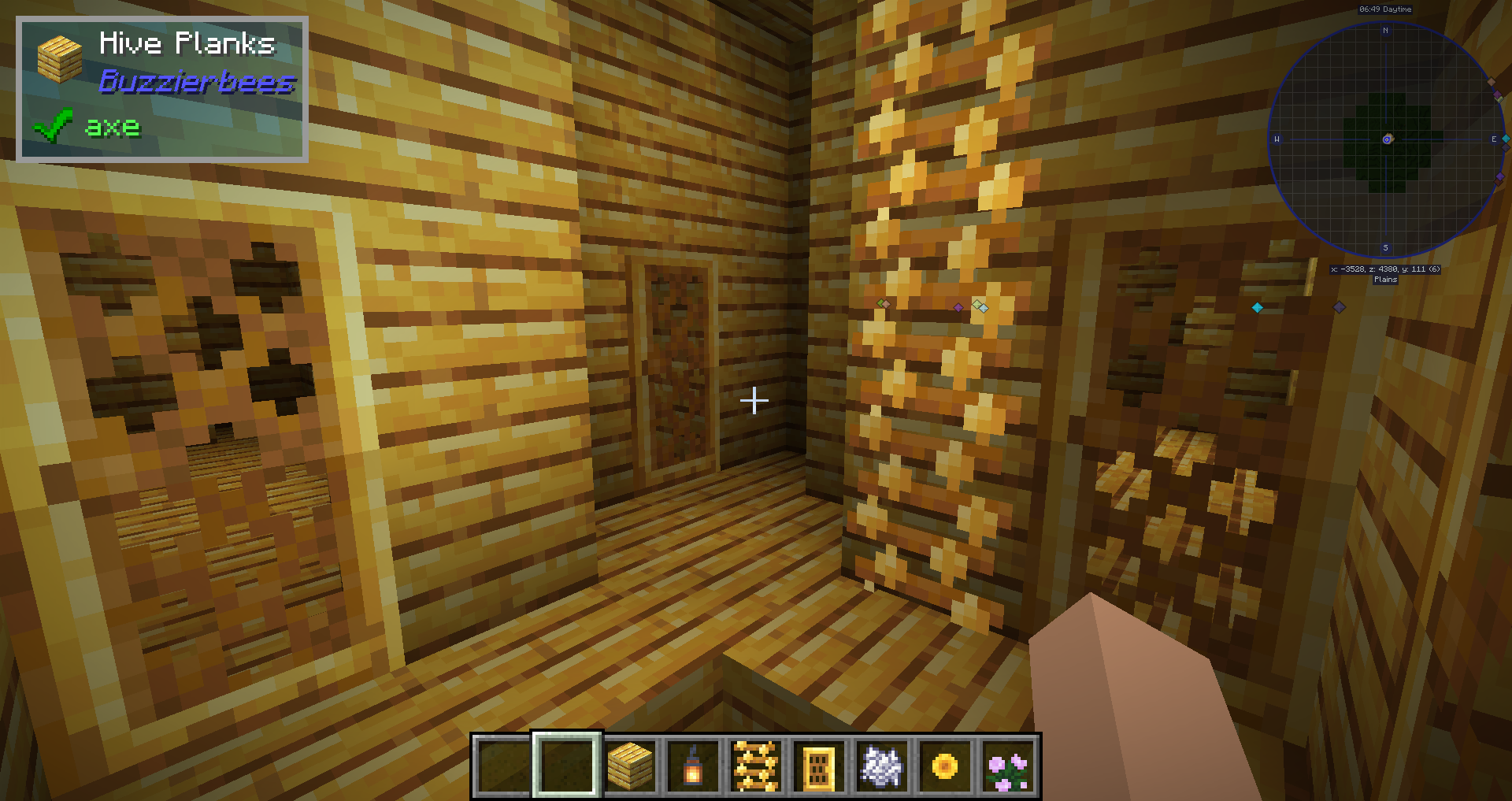1512x801 pixels.
Task: Click the circular minimap
Action: click(1386, 139)
